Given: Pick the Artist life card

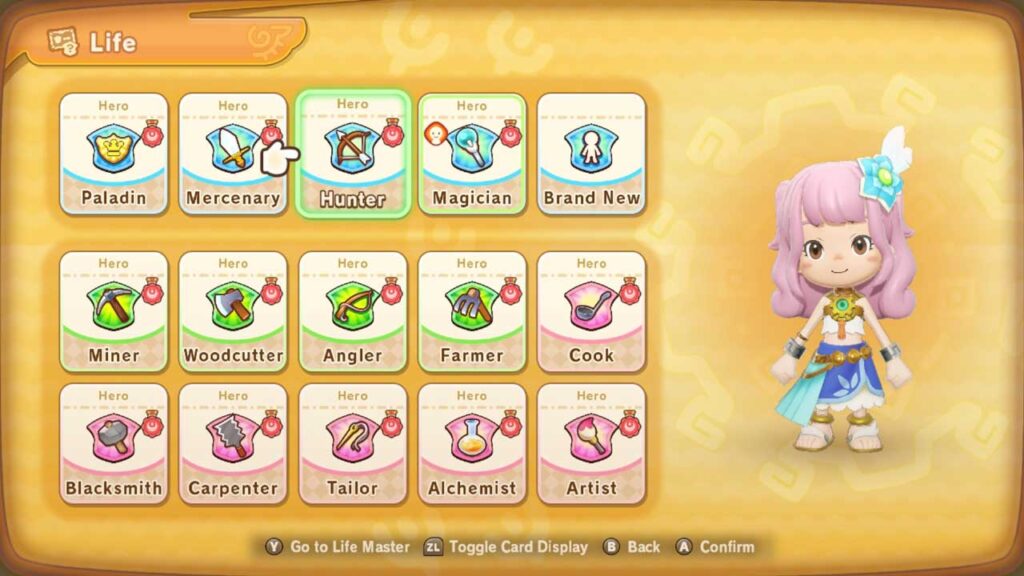Looking at the screenshot, I should (591, 443).
